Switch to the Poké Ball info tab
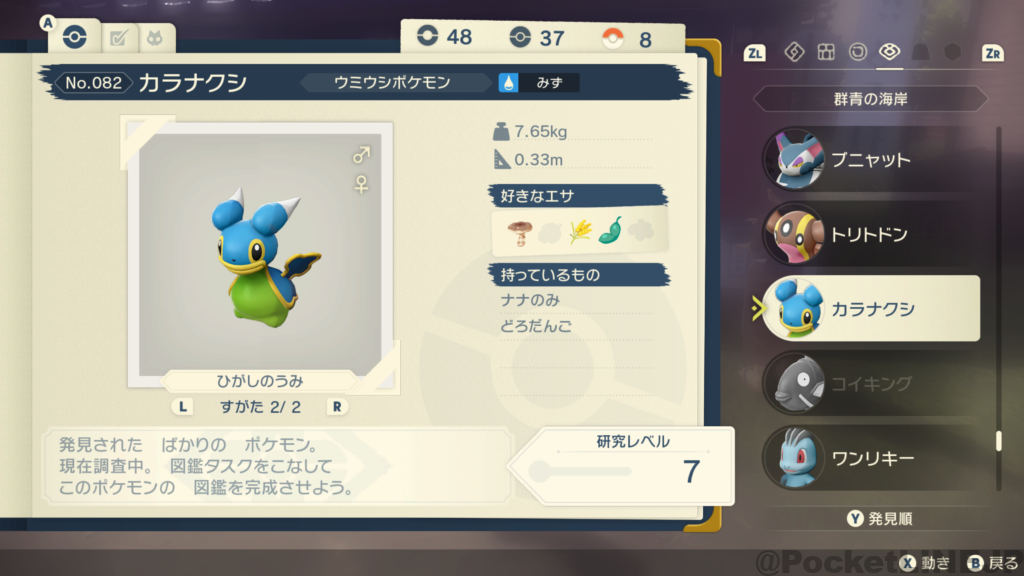The image size is (1024, 576). (75, 37)
